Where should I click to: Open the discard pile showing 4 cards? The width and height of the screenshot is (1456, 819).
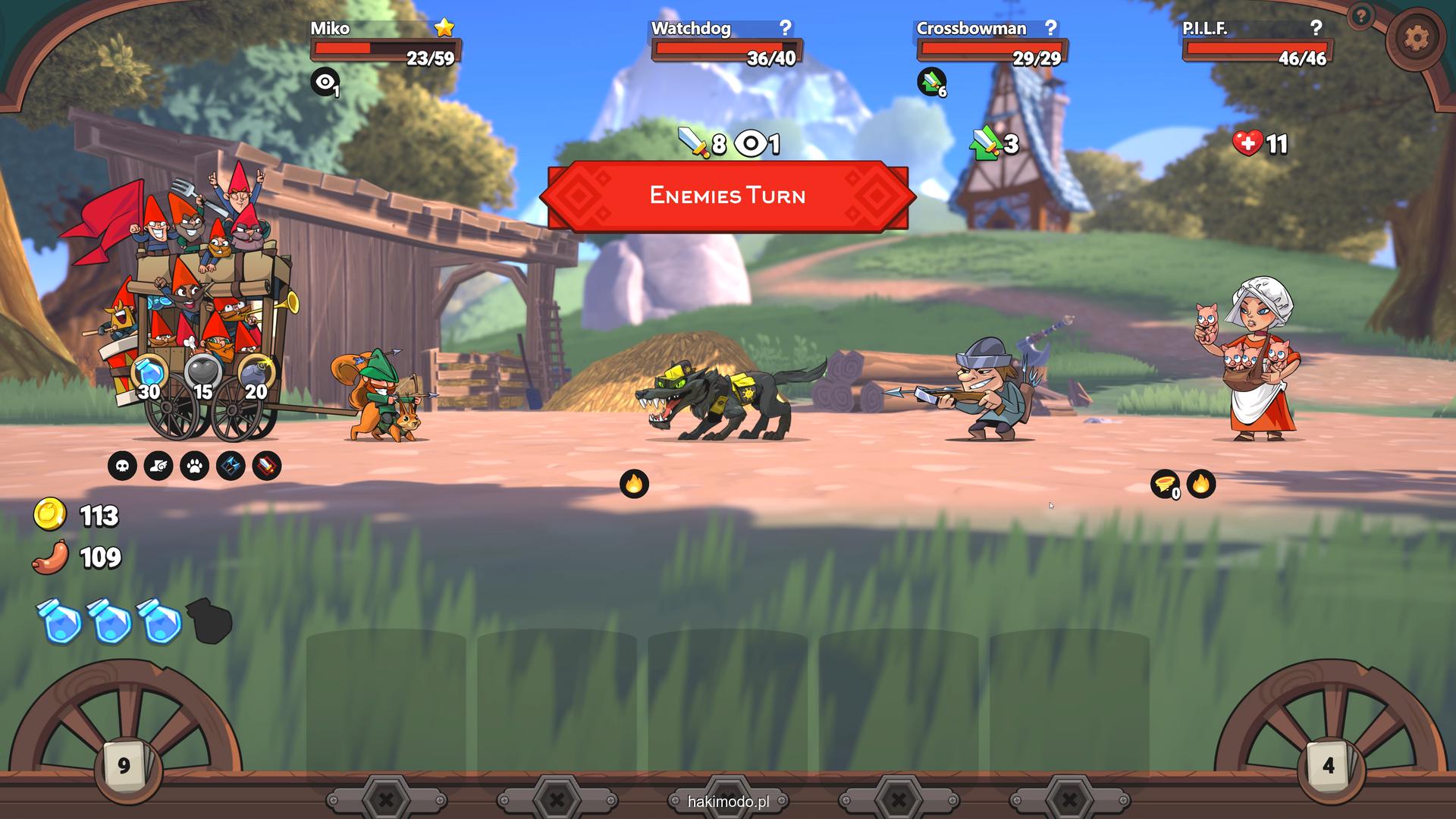point(1328,766)
